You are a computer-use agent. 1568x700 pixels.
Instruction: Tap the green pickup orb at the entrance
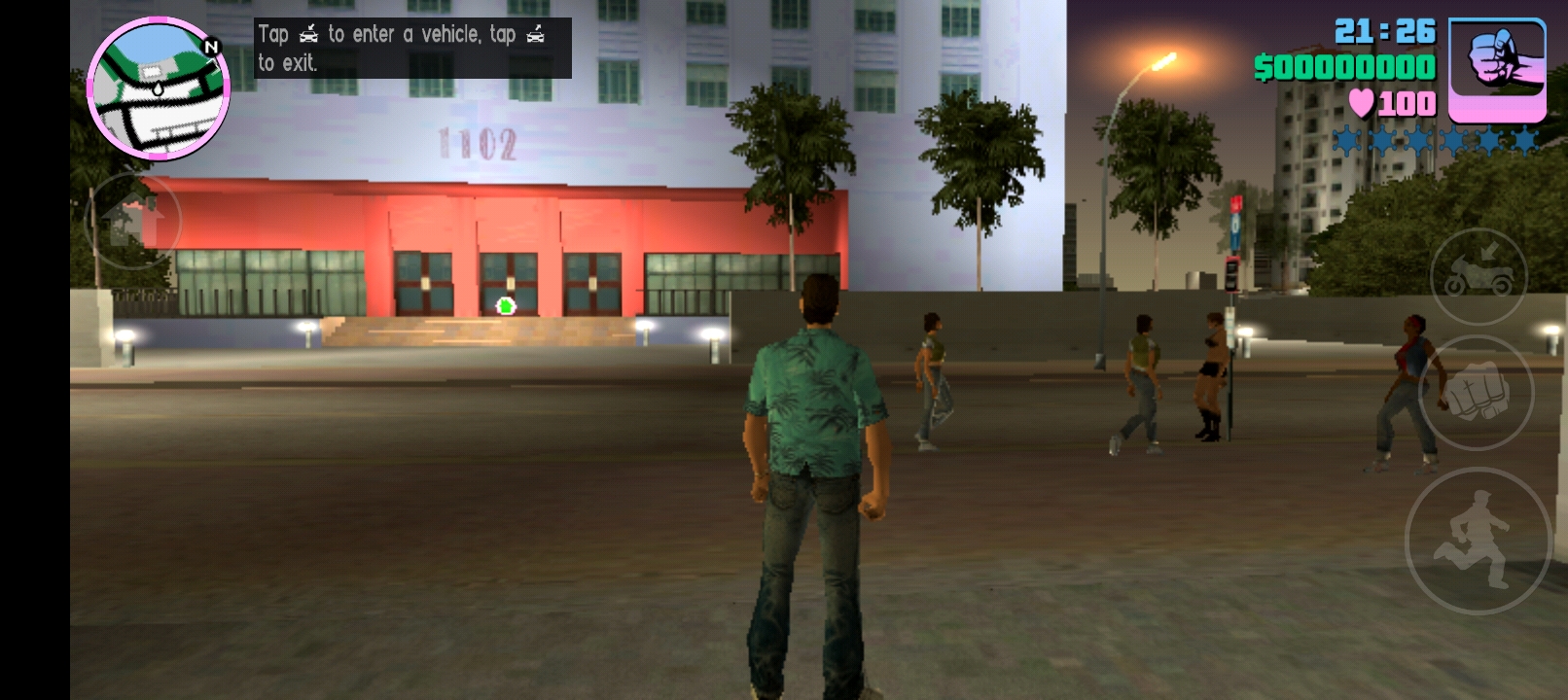(x=504, y=305)
